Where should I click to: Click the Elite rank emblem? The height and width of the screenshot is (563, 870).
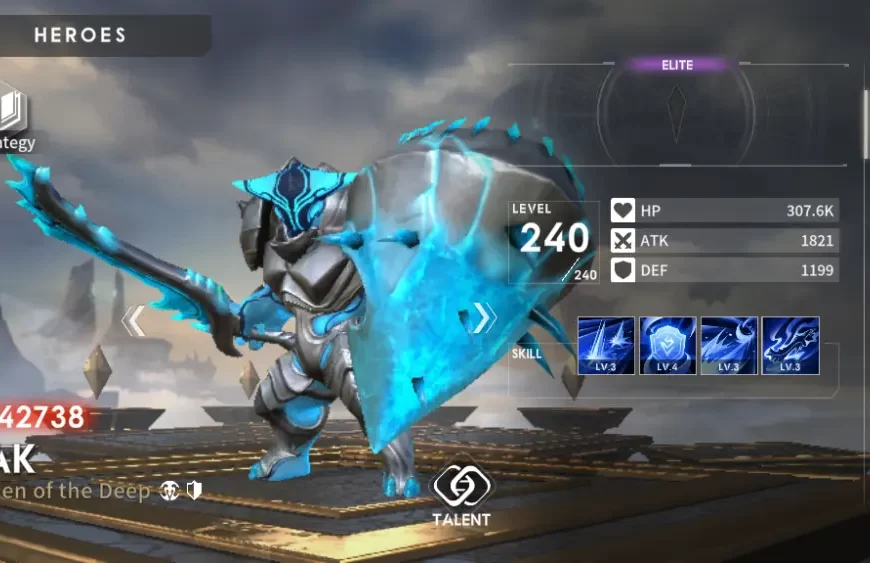[x=677, y=101]
